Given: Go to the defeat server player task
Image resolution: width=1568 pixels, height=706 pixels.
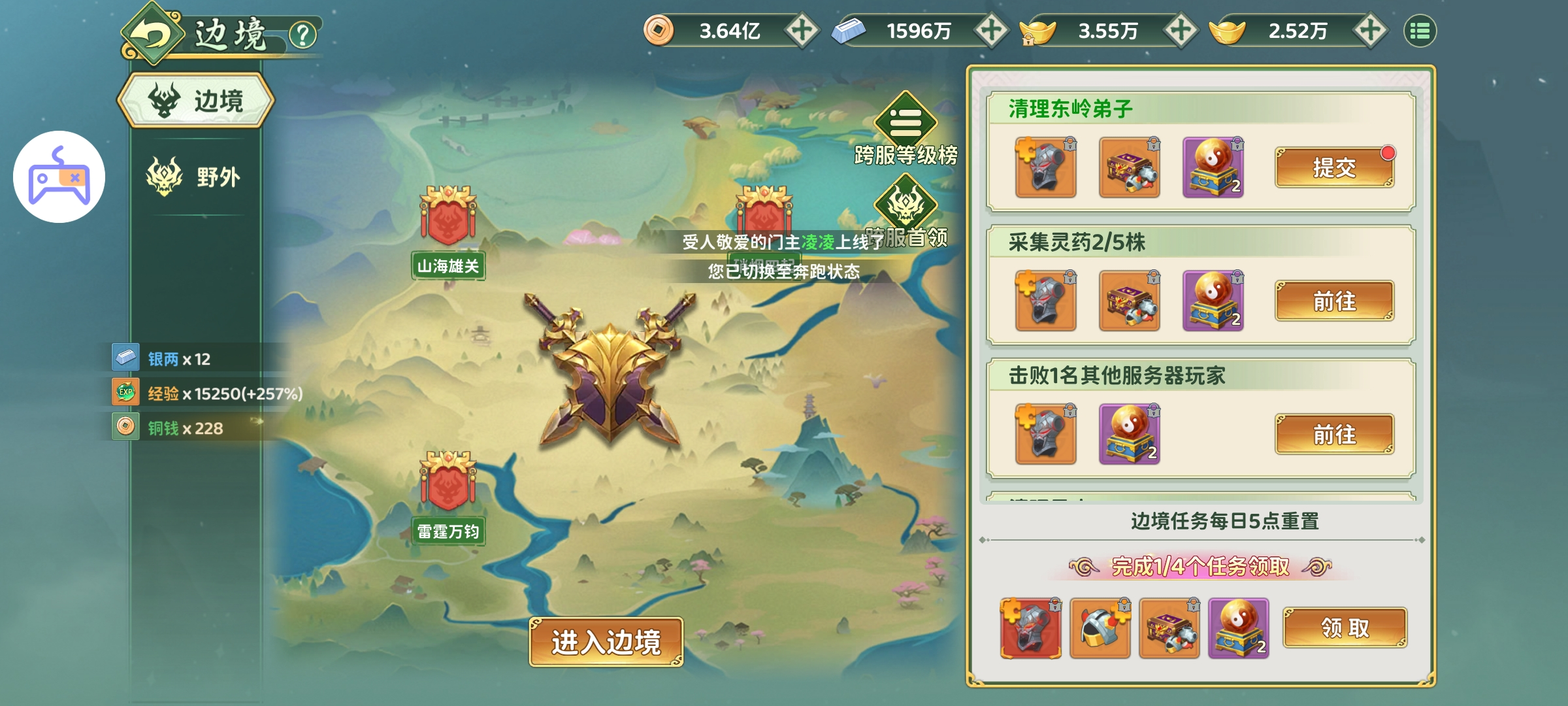Looking at the screenshot, I should click(1334, 434).
